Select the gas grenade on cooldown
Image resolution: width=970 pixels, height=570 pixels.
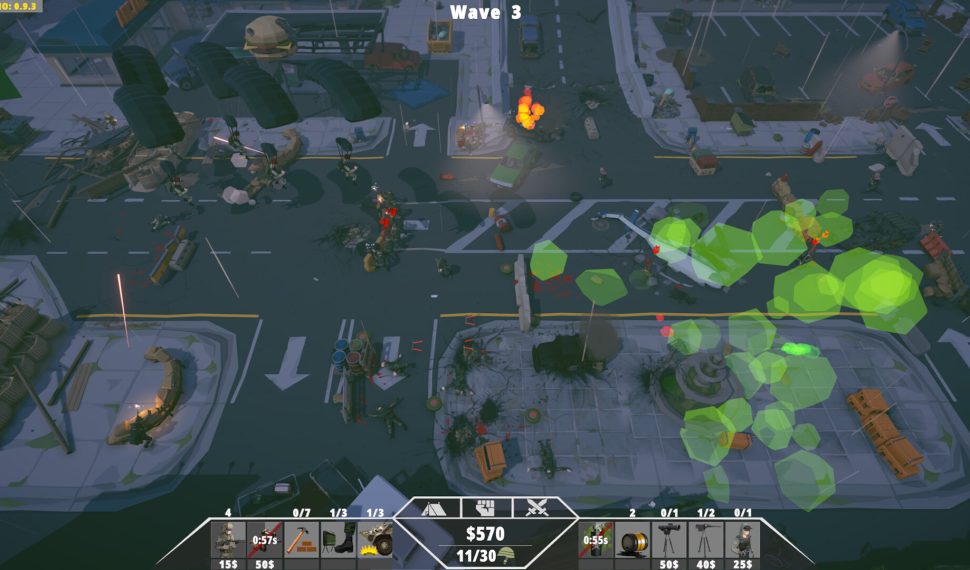(x=595, y=540)
